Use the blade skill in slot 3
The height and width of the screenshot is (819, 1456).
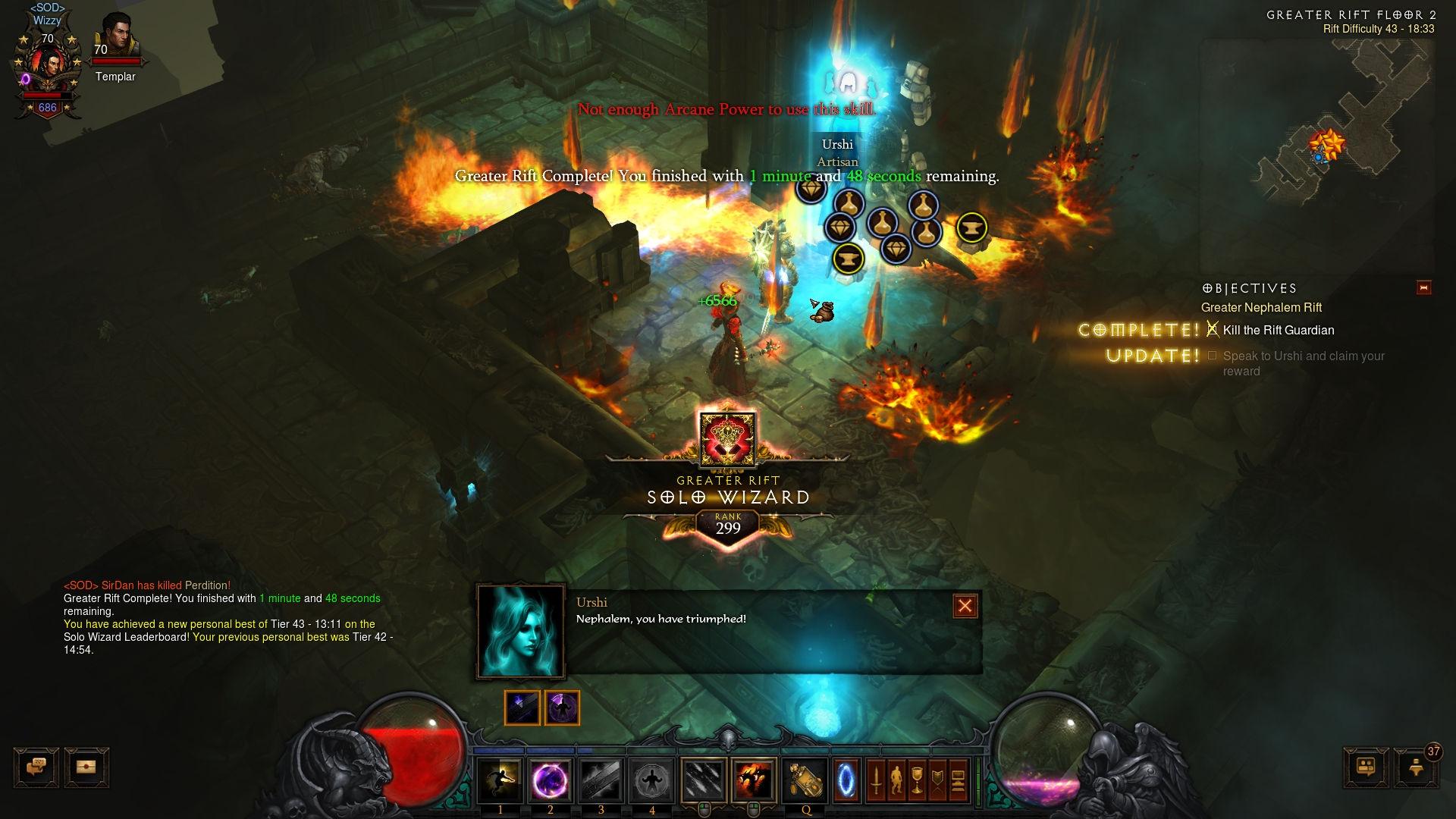point(601,780)
